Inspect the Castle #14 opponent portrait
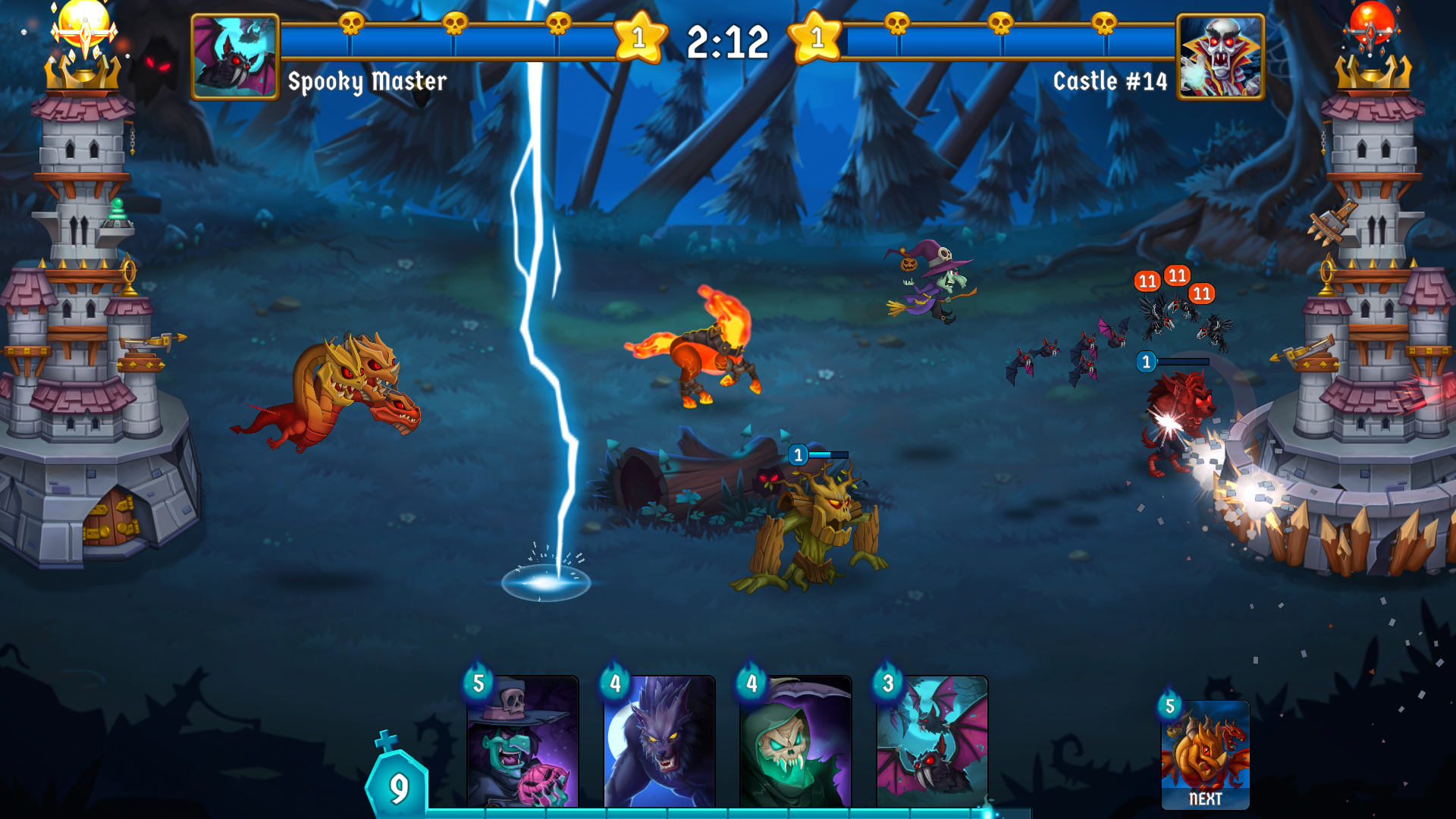 coord(1219,57)
